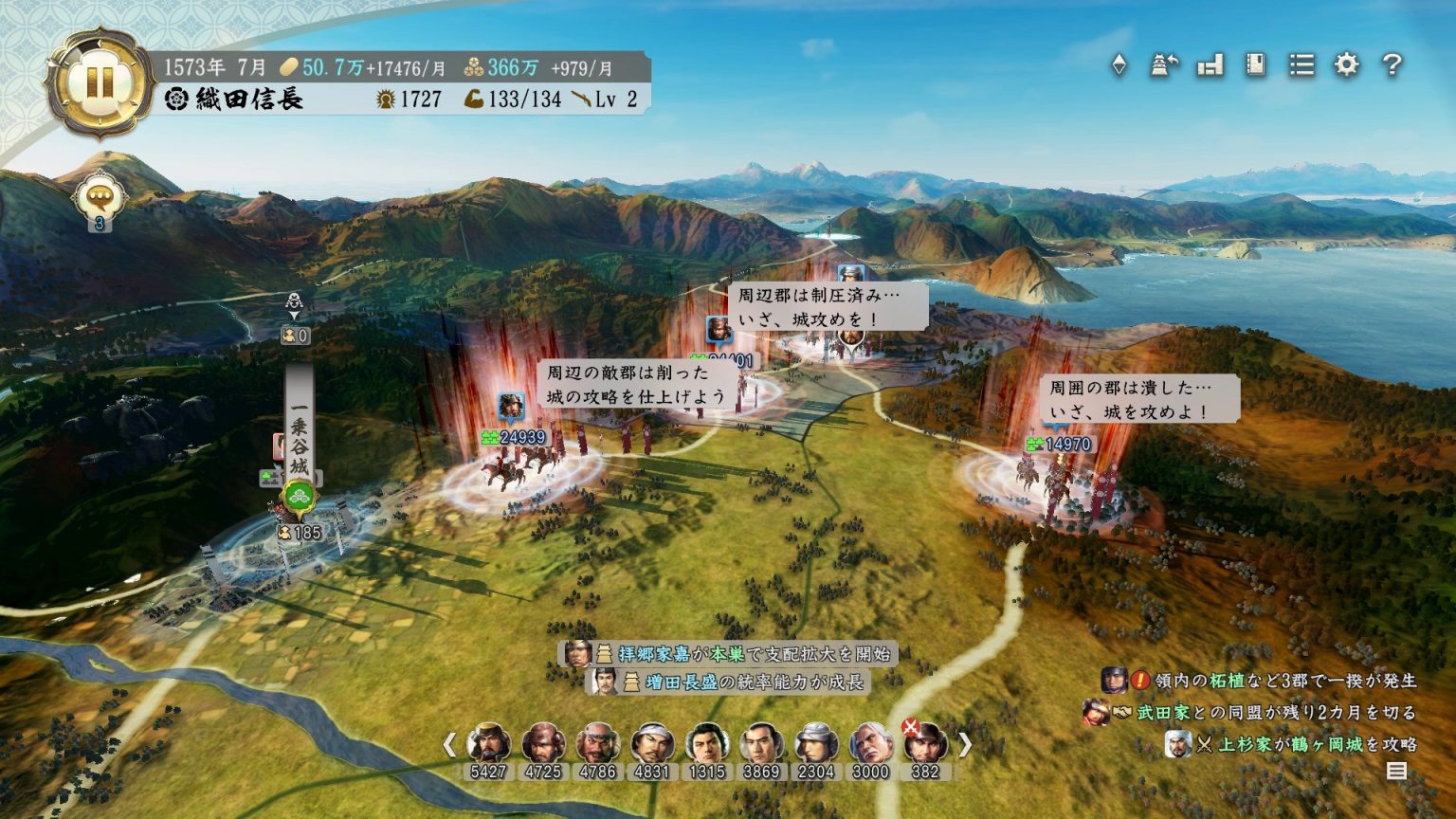Viewport: 1456px width, 819px height.
Task: Expand the event log list icon
Action: pyautogui.click(x=1396, y=771)
